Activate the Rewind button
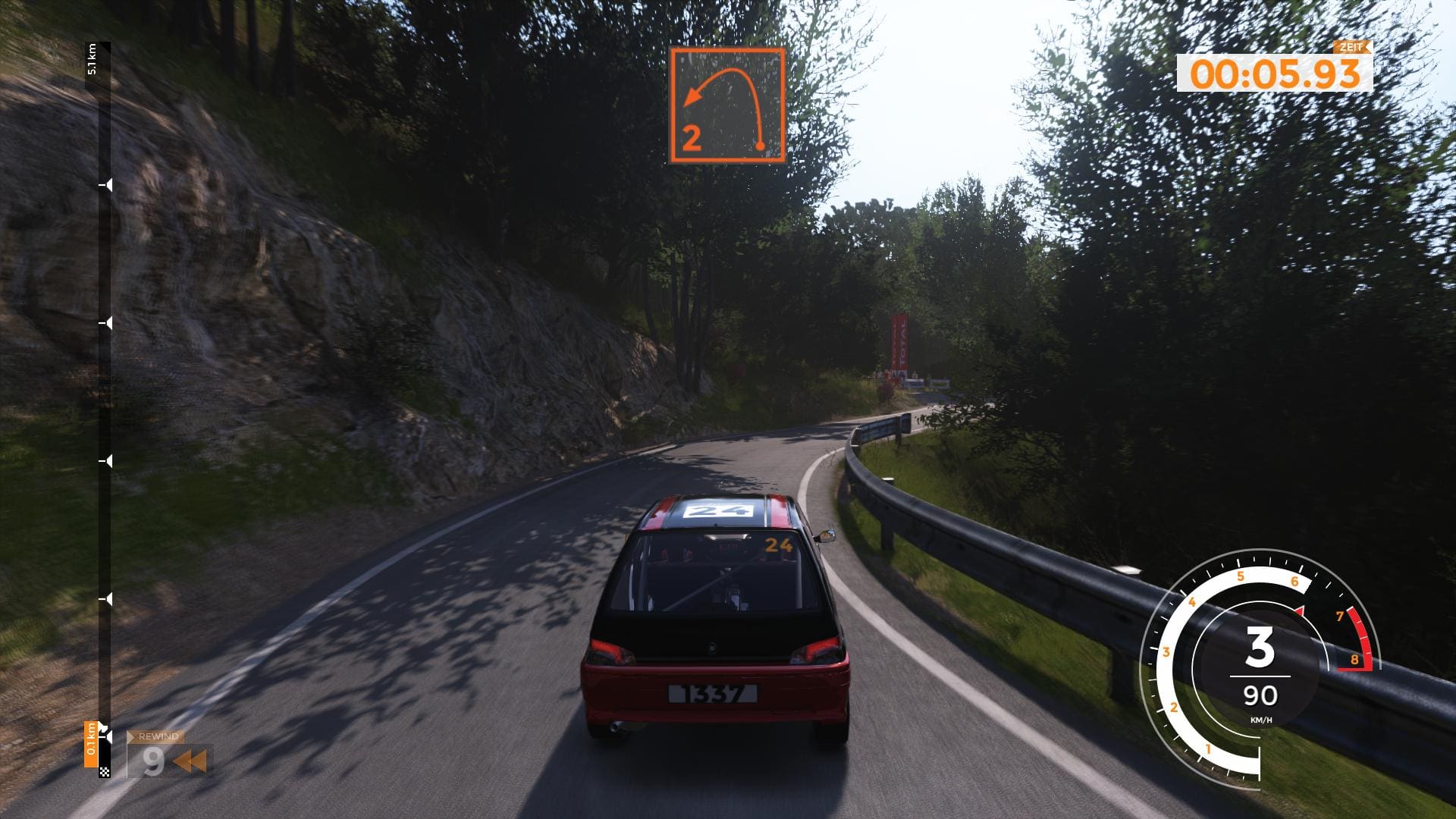The image size is (1456, 819). [168, 755]
